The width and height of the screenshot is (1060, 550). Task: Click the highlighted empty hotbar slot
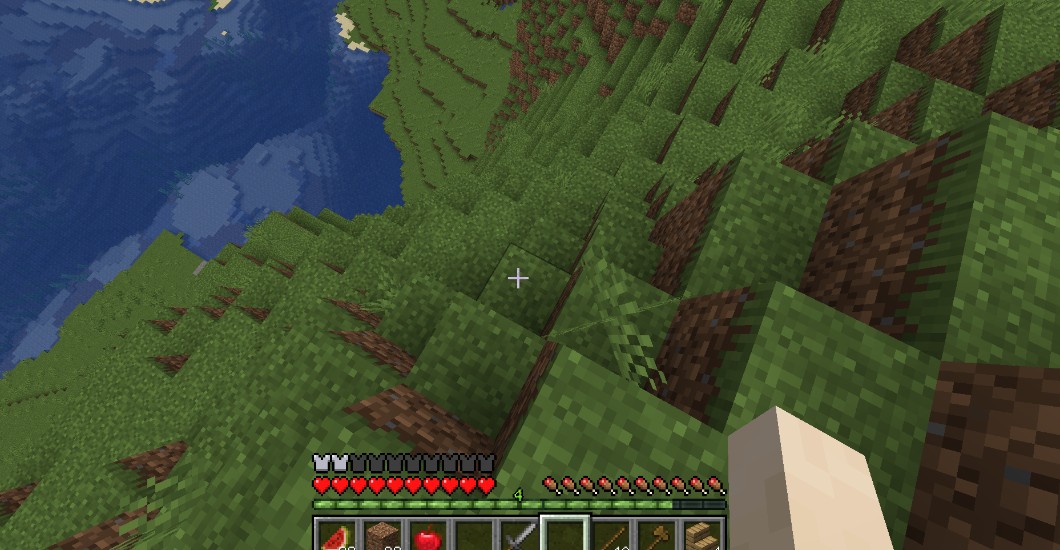(565, 537)
